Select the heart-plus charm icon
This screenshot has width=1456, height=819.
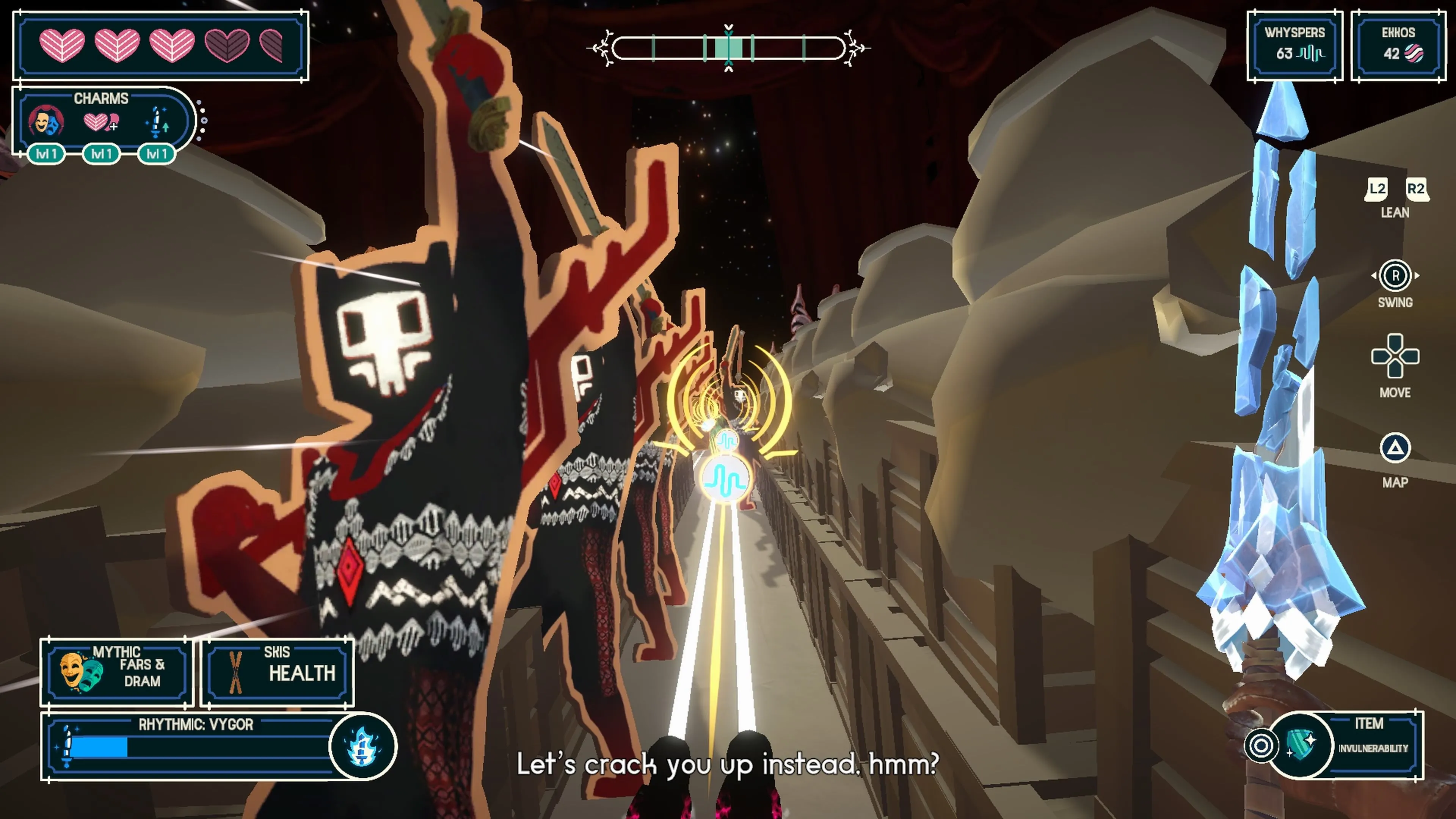click(100, 121)
